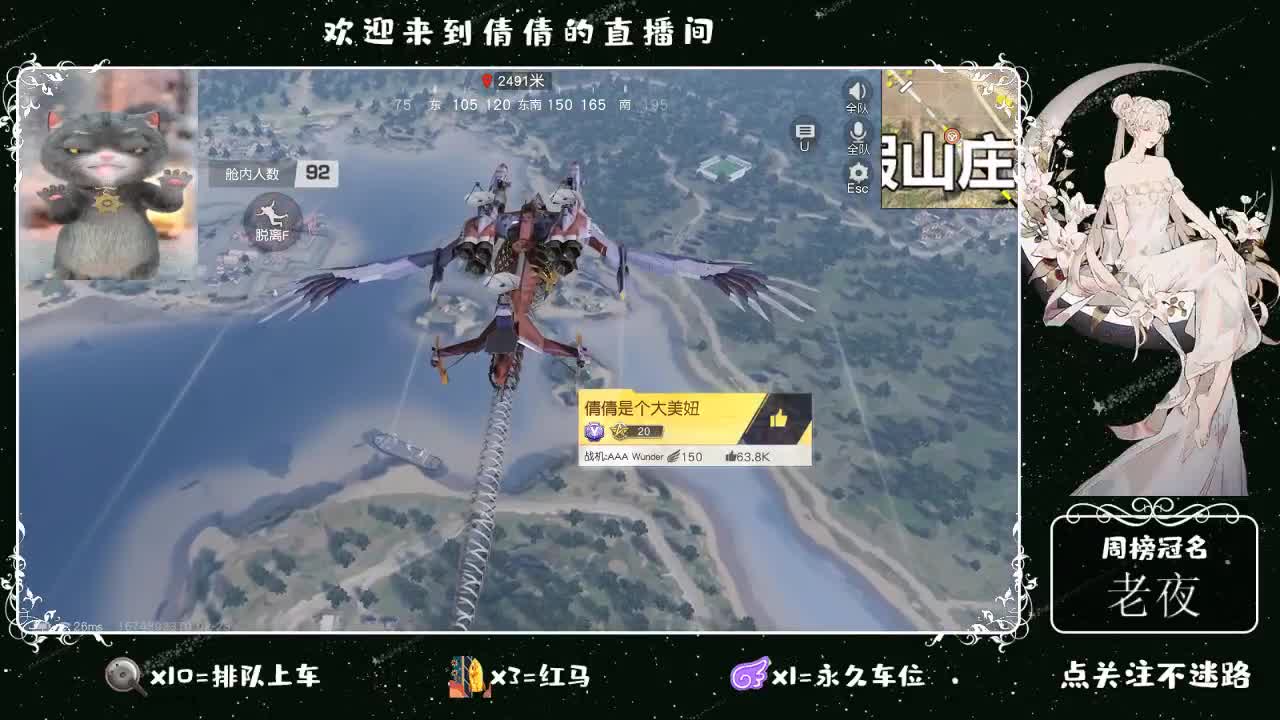Open settings with the gear Esc icon
This screenshot has width=1280, height=720.
856,172
